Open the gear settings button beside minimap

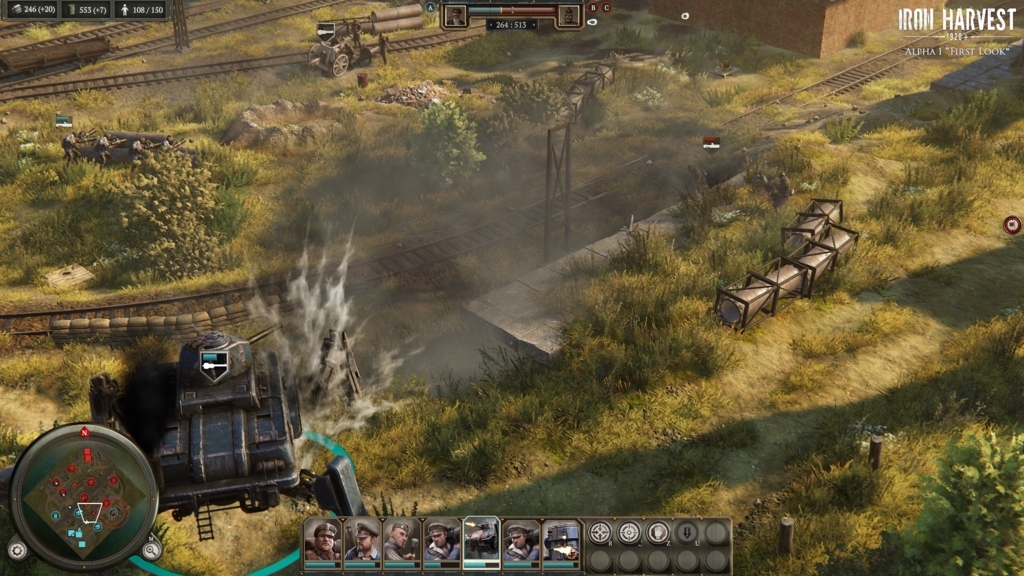[17, 549]
